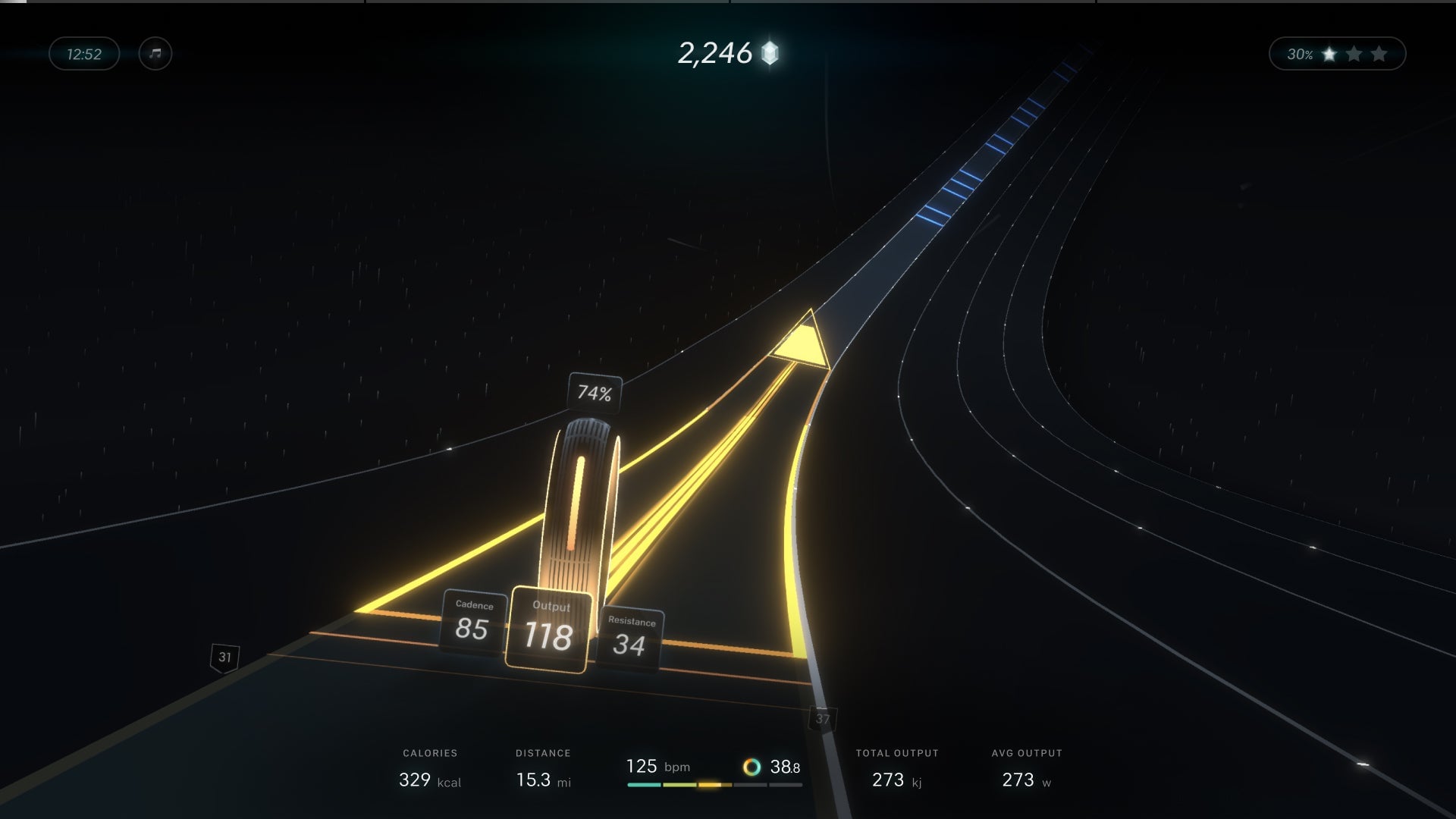Screen dimensions: 1456x819
Task: Toggle the 74% progress badge above the wheel
Action: tap(595, 393)
